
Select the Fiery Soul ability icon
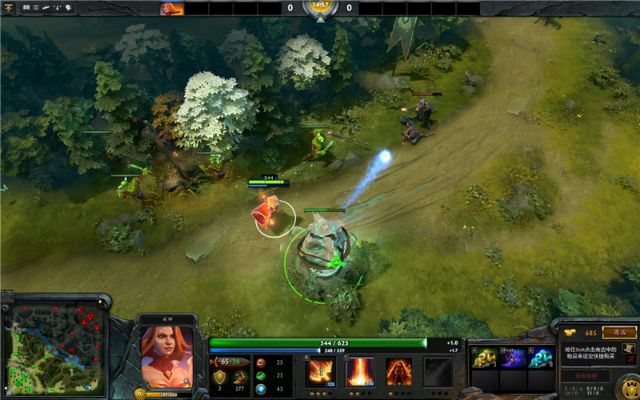[399, 372]
